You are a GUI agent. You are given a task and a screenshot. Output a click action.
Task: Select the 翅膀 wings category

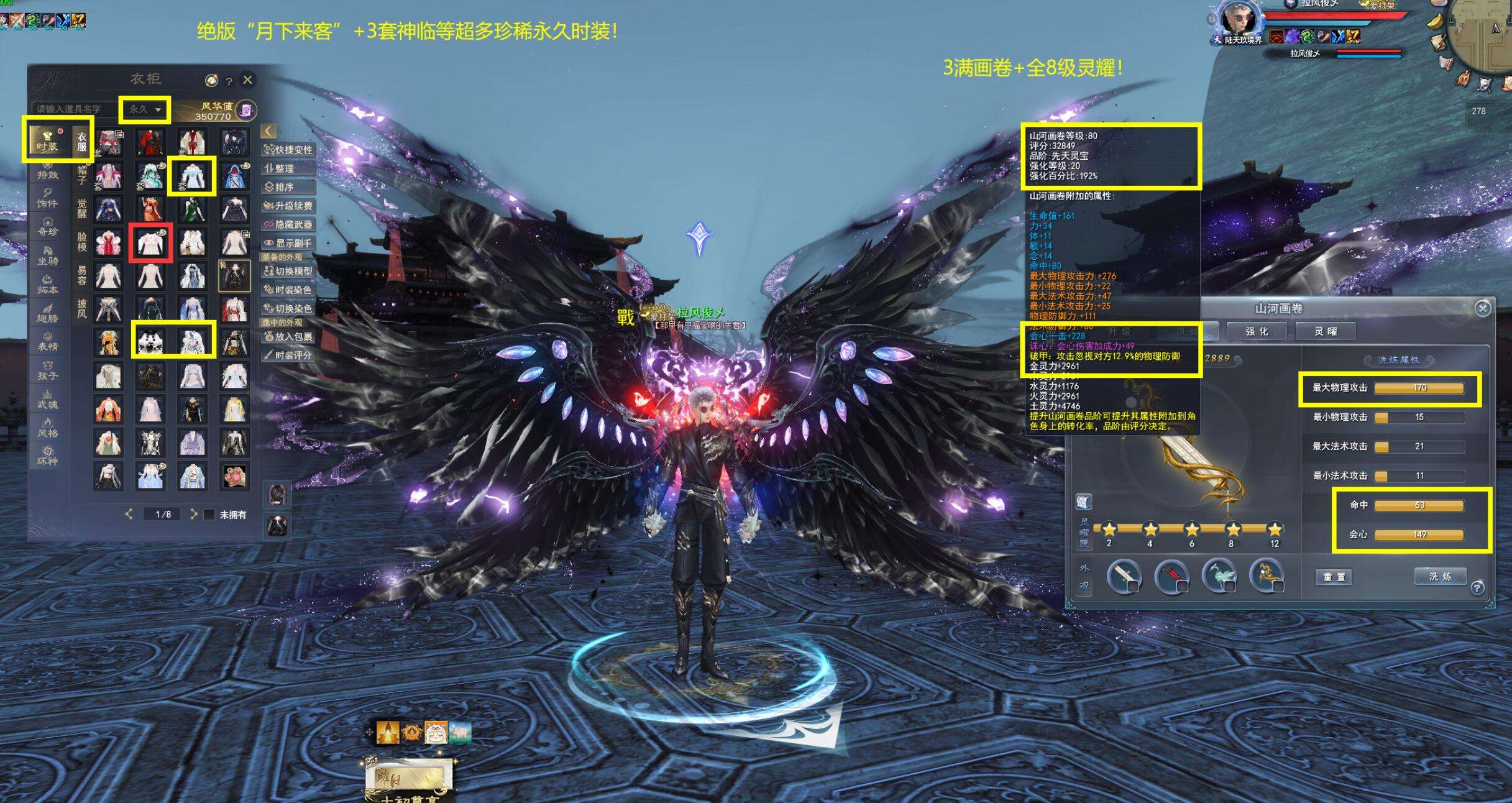(47, 314)
